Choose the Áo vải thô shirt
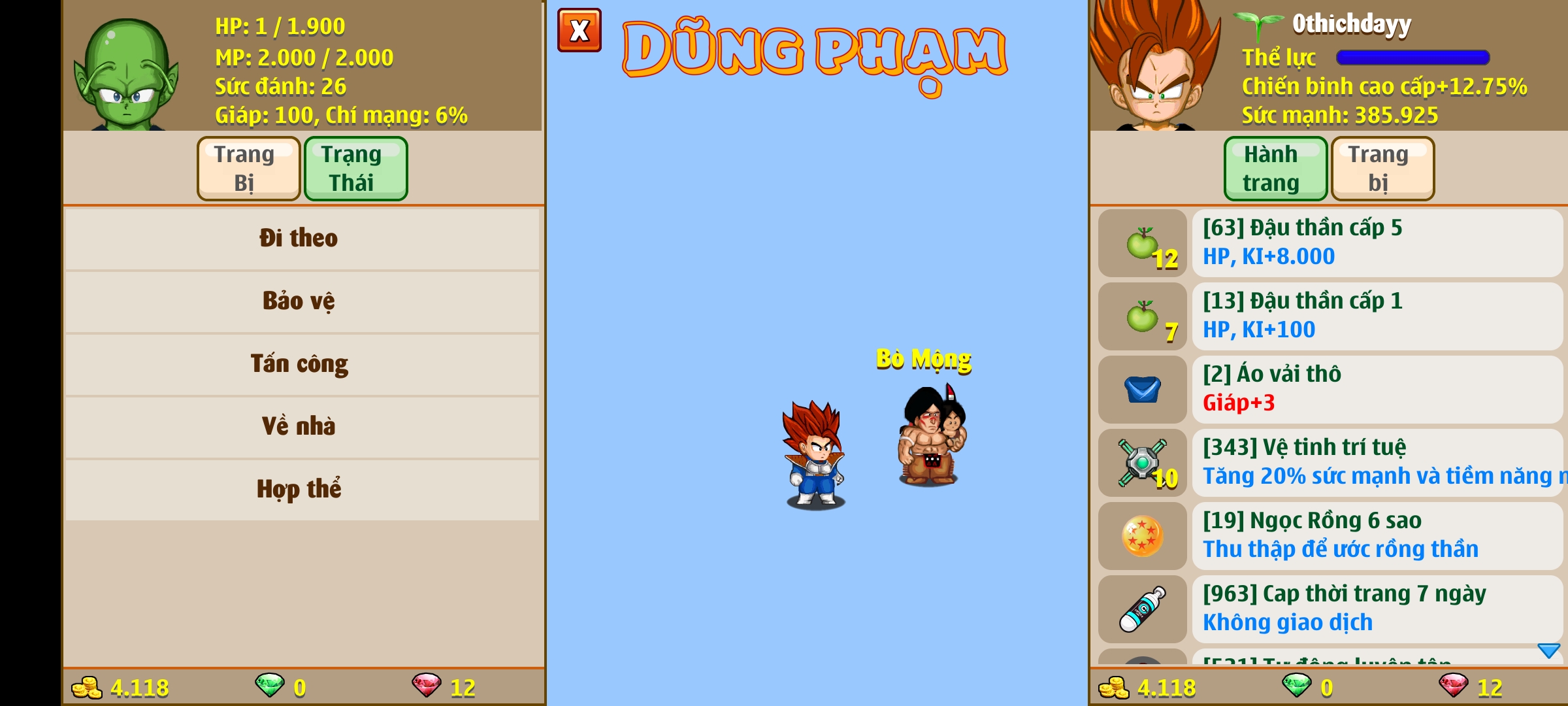The image size is (1568, 706). pyautogui.click(x=1376, y=390)
